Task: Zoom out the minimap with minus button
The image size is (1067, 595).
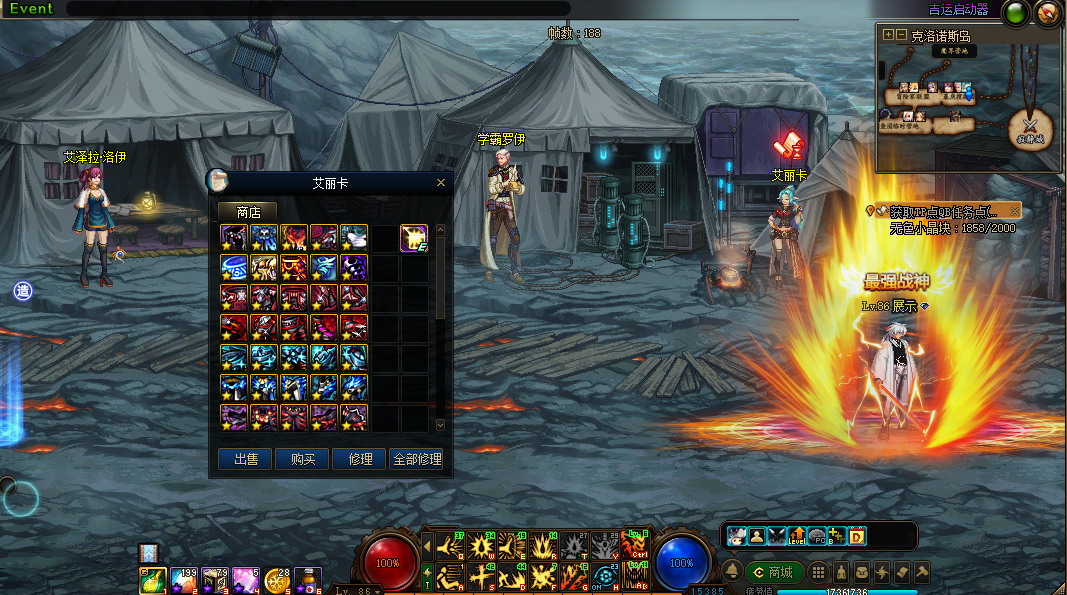Action: (x=901, y=34)
